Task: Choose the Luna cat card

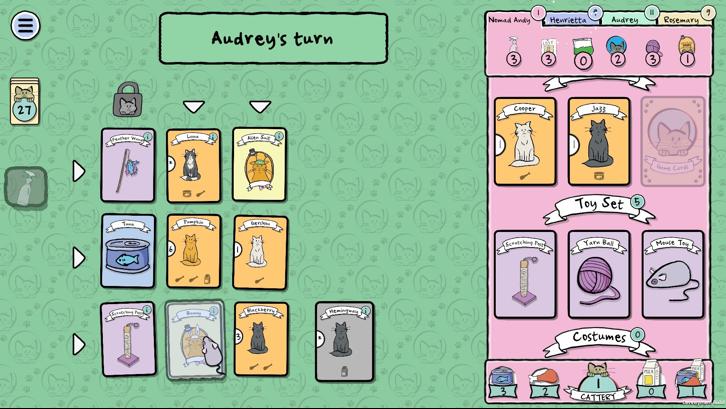Action: pyautogui.click(x=193, y=166)
